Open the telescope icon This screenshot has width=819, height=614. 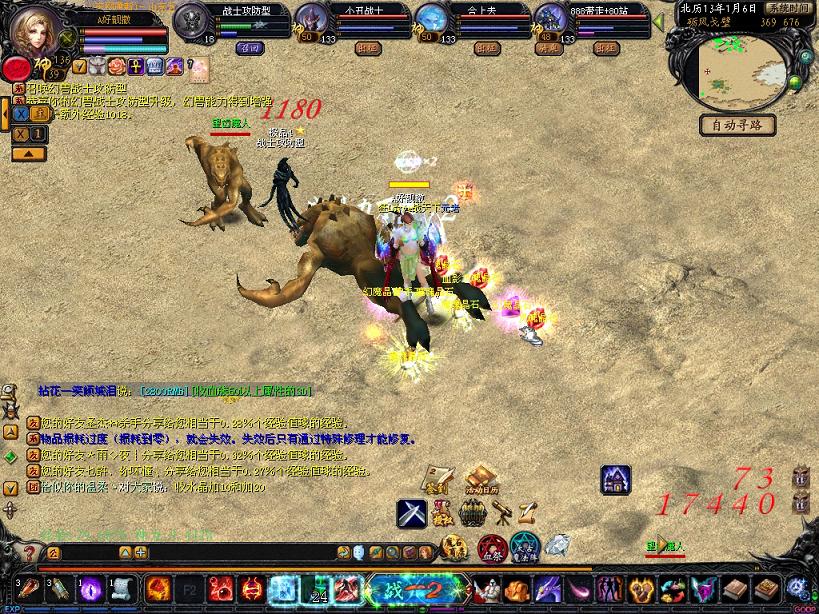tap(501, 512)
